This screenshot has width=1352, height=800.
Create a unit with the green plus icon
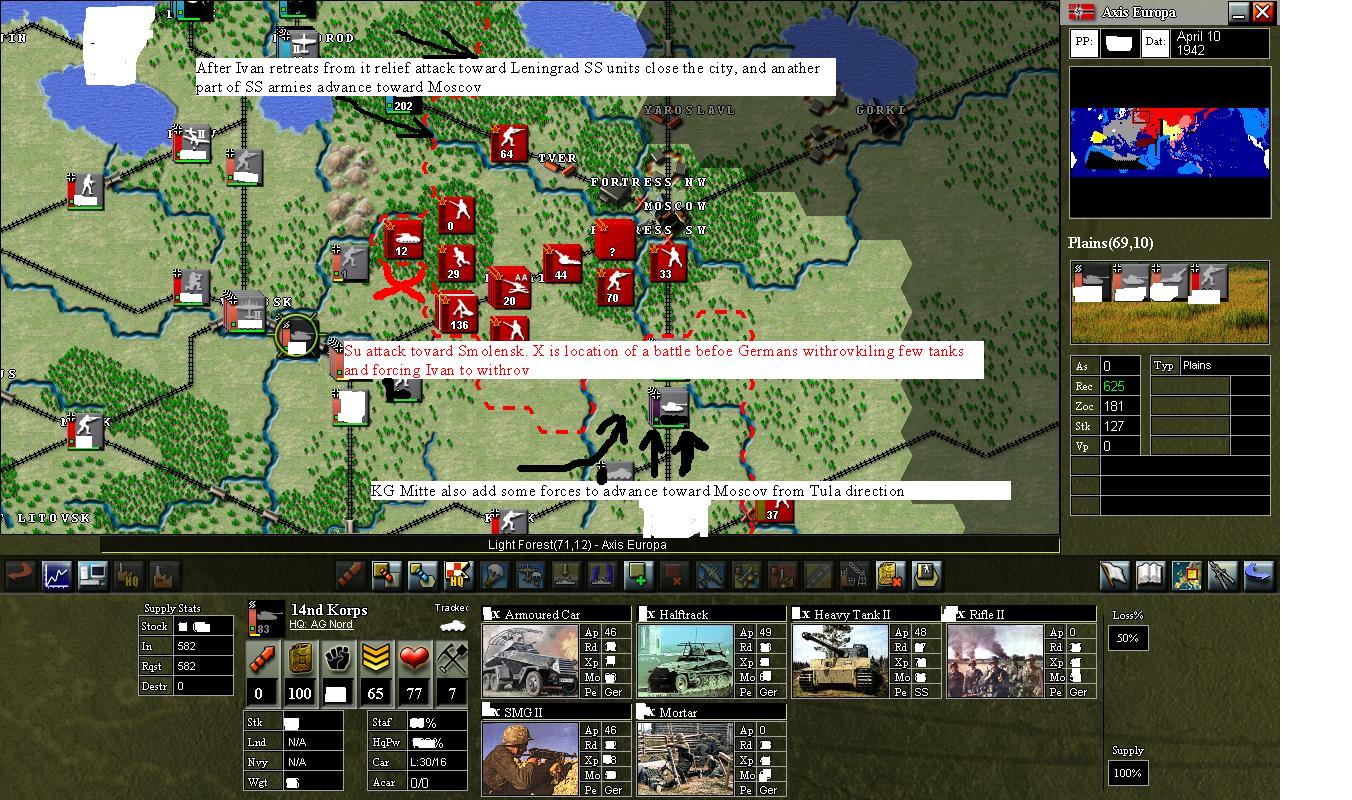click(637, 575)
